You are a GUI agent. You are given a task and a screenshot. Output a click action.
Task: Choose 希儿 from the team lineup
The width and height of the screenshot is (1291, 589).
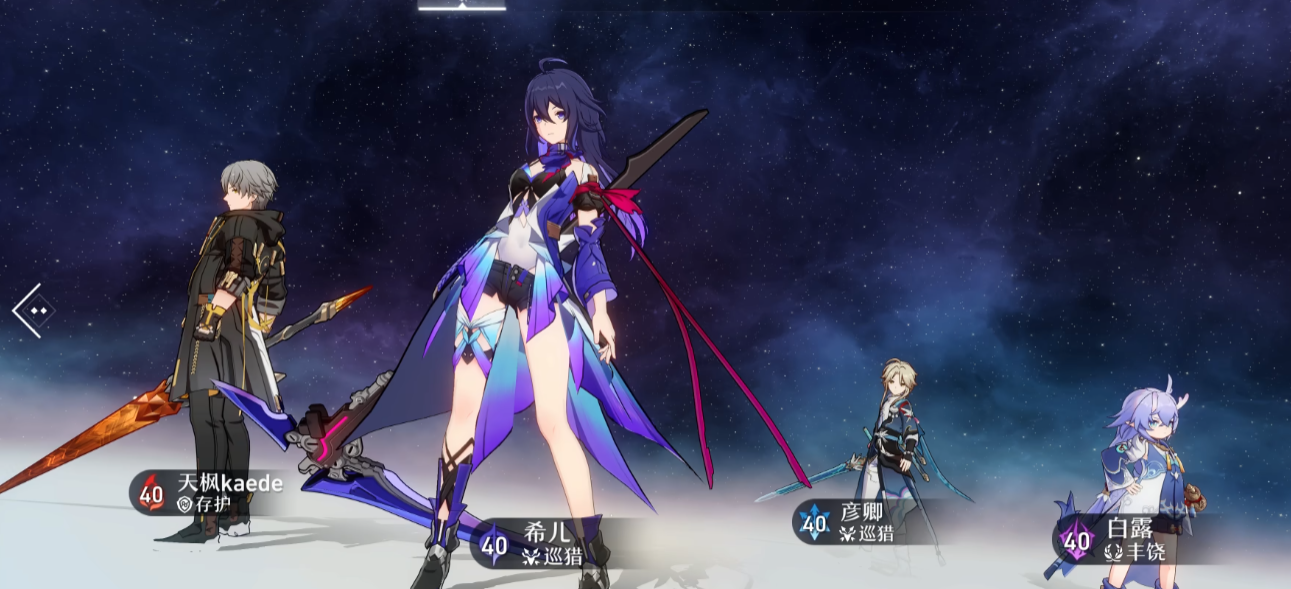coord(540,544)
